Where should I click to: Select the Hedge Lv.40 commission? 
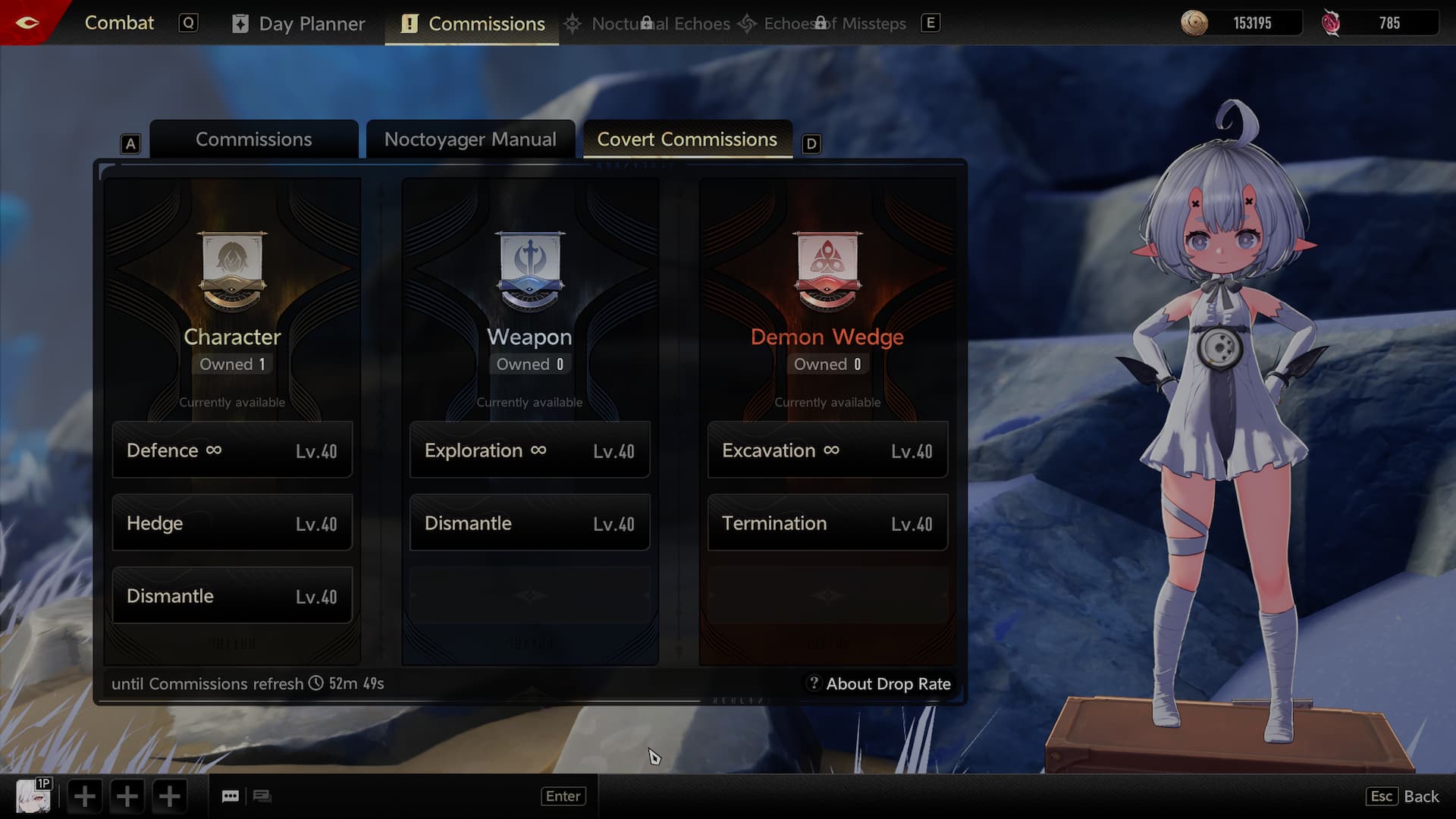pyautogui.click(x=232, y=523)
